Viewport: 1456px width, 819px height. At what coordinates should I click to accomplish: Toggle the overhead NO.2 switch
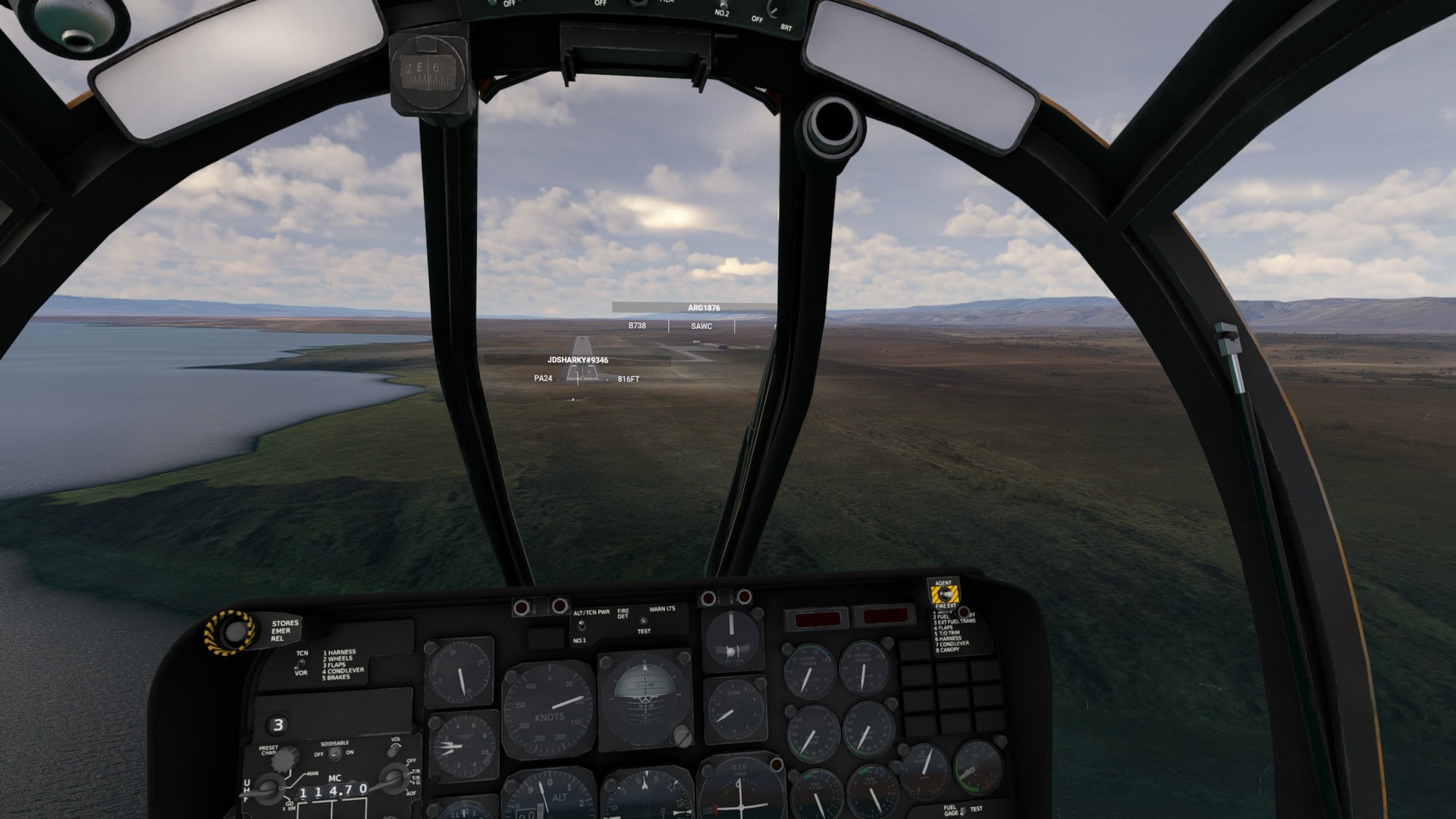[722, 4]
